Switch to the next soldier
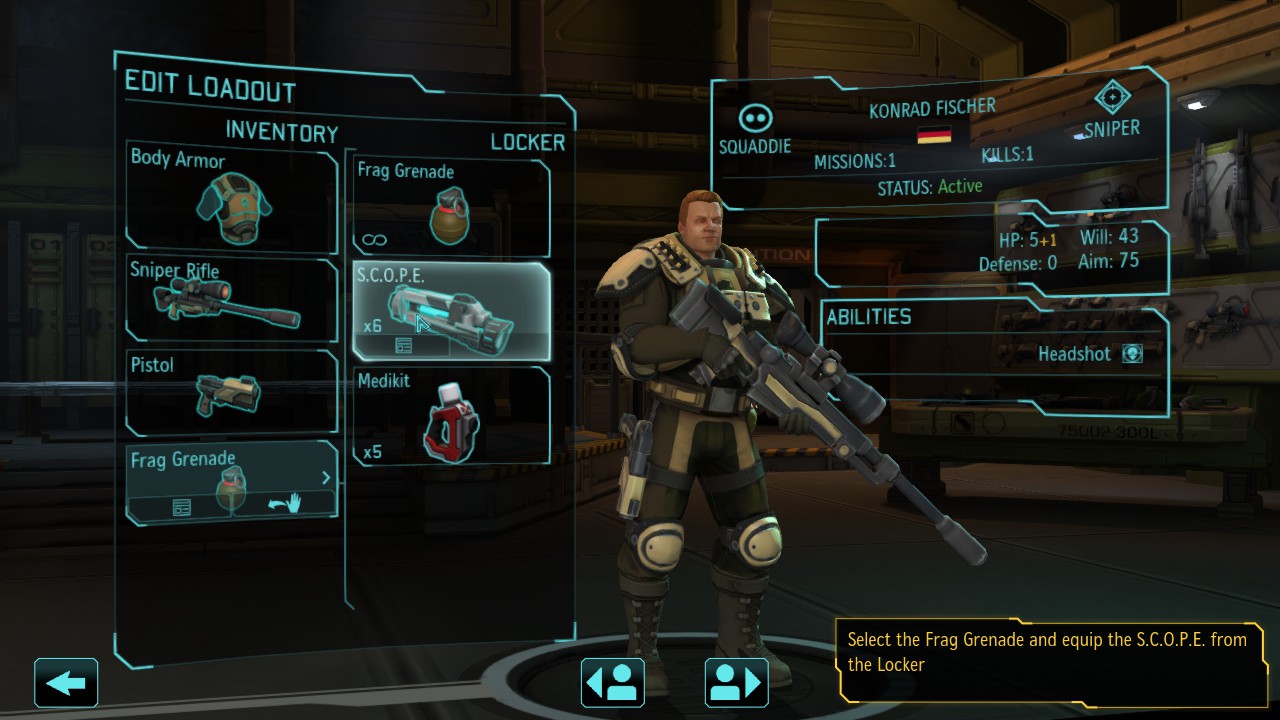The width and height of the screenshot is (1280, 720). pos(737,683)
